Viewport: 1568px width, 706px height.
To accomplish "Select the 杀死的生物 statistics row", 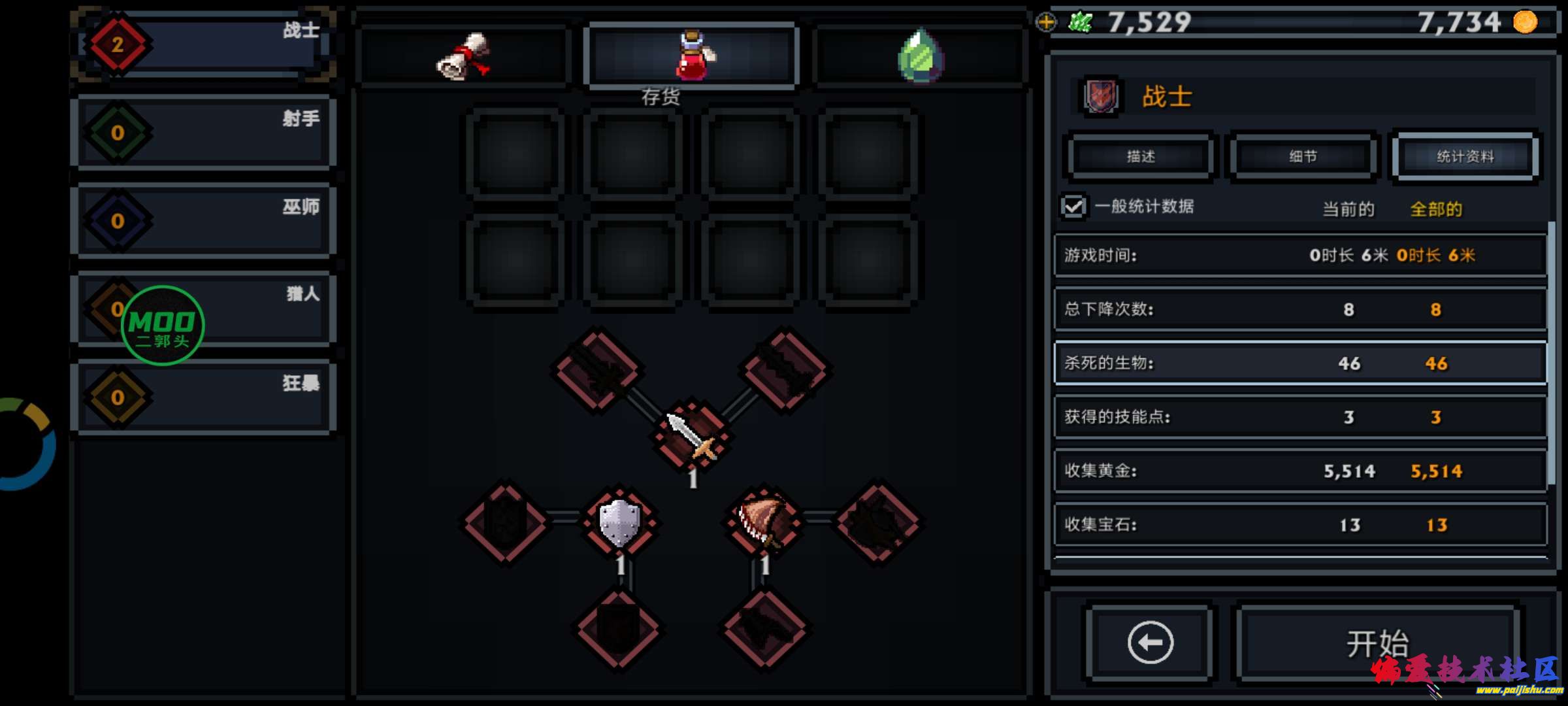I will [1300, 363].
